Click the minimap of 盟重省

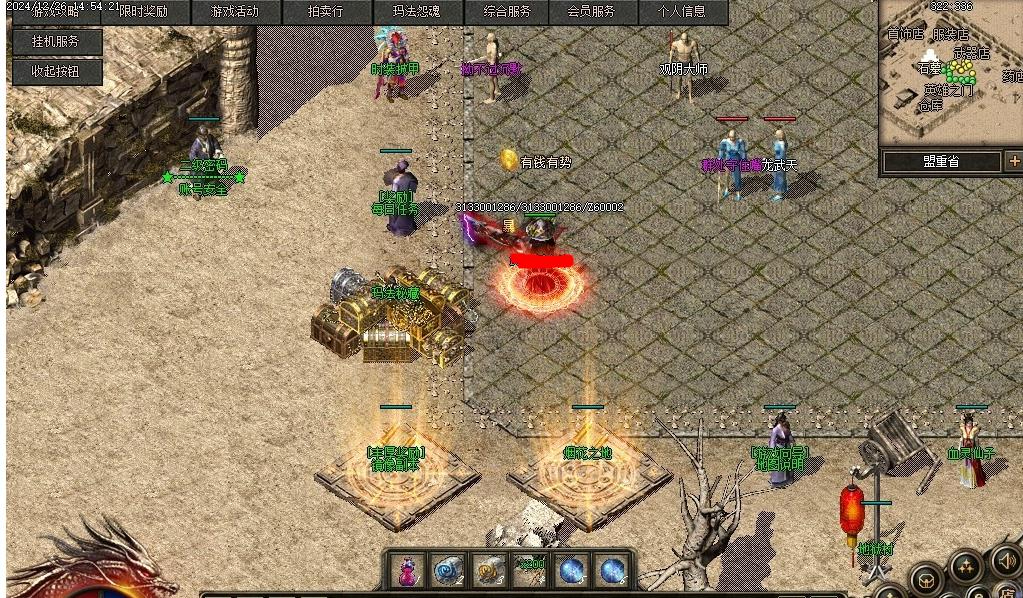pyautogui.click(x=950, y=75)
